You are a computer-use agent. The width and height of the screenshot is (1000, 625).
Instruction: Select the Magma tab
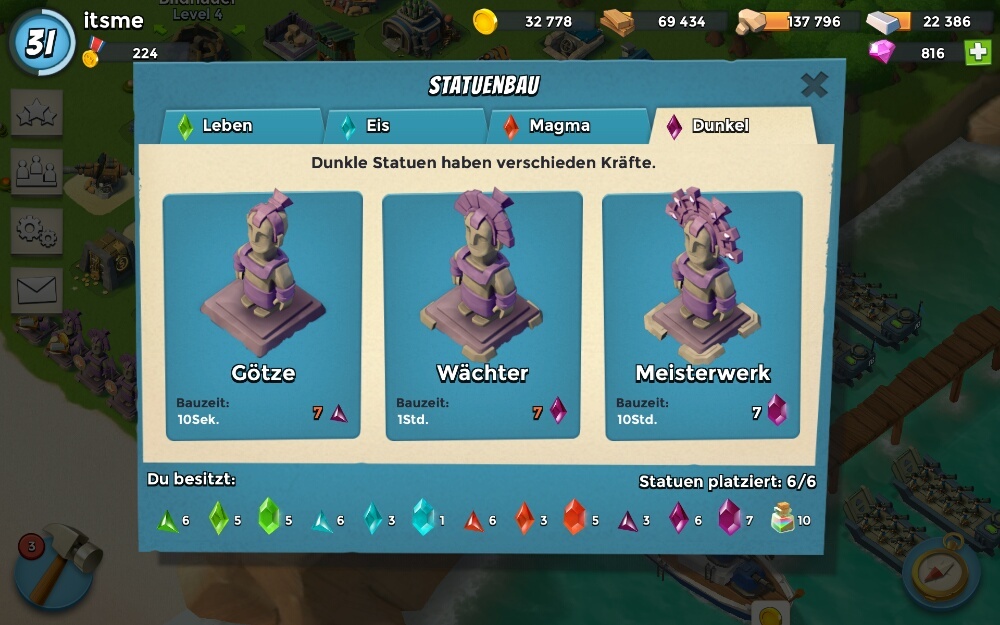click(x=567, y=126)
